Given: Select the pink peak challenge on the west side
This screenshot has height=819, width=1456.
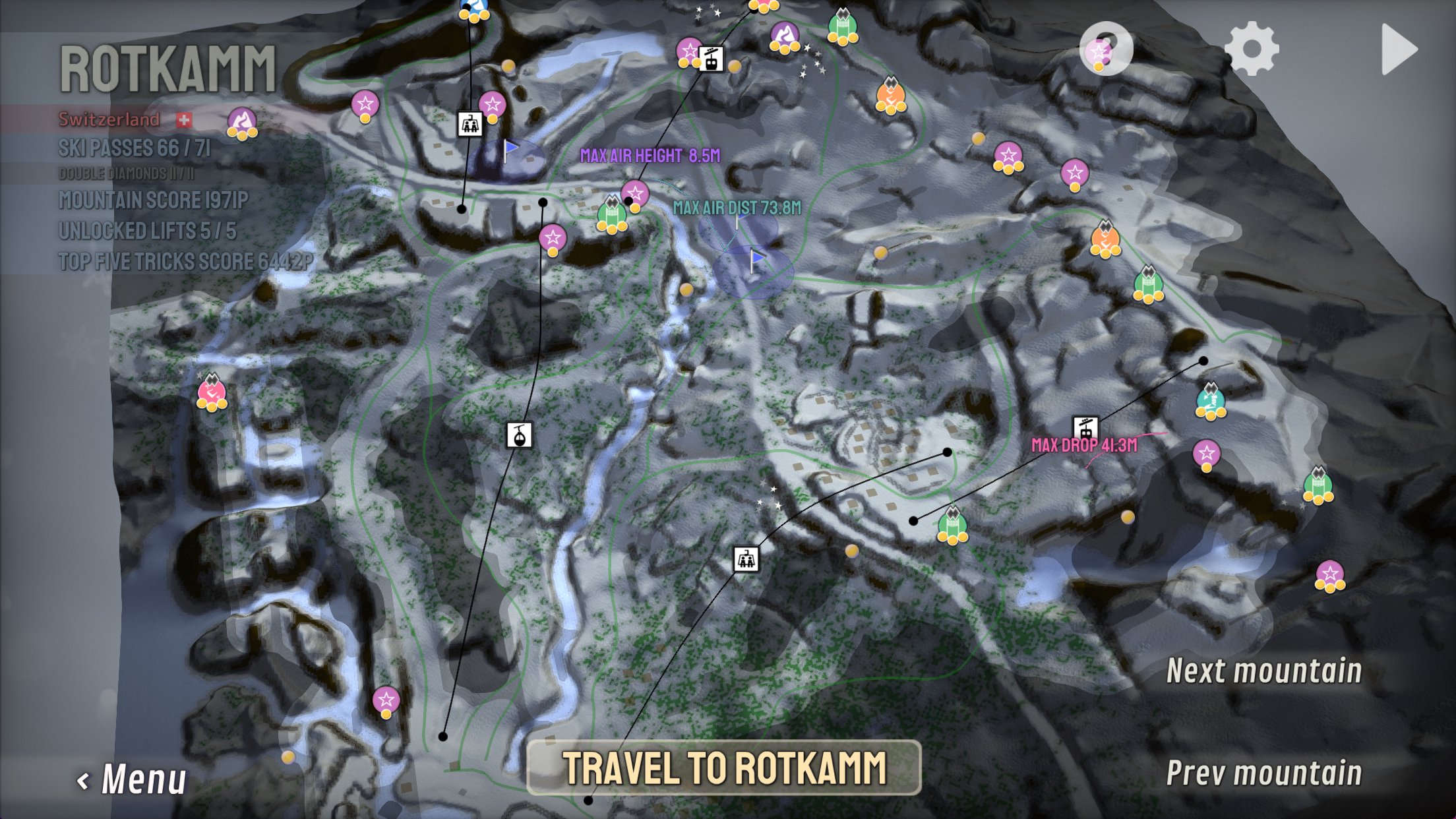Looking at the screenshot, I should [x=212, y=392].
